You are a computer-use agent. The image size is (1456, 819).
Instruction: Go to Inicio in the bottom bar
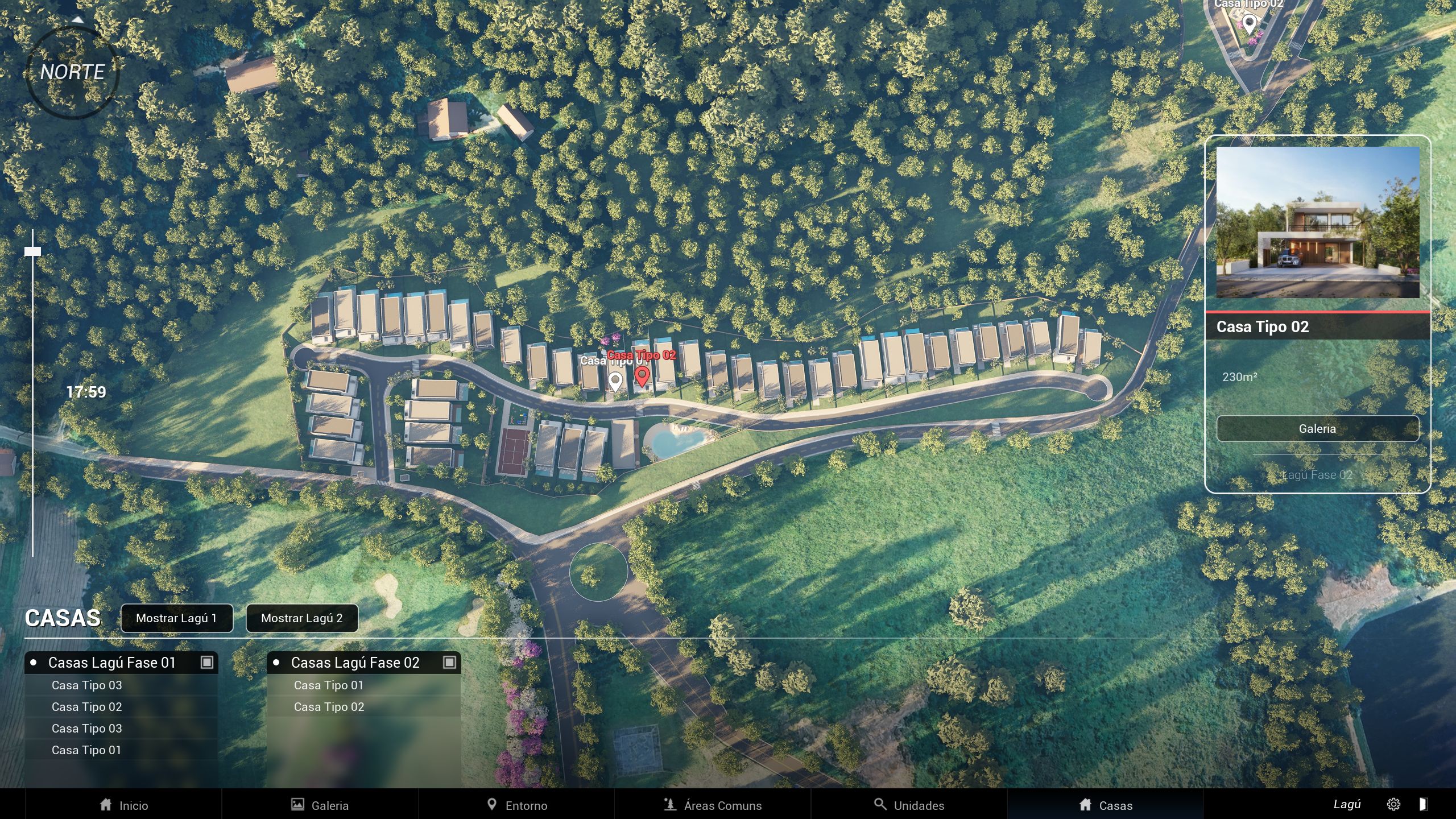click(123, 805)
